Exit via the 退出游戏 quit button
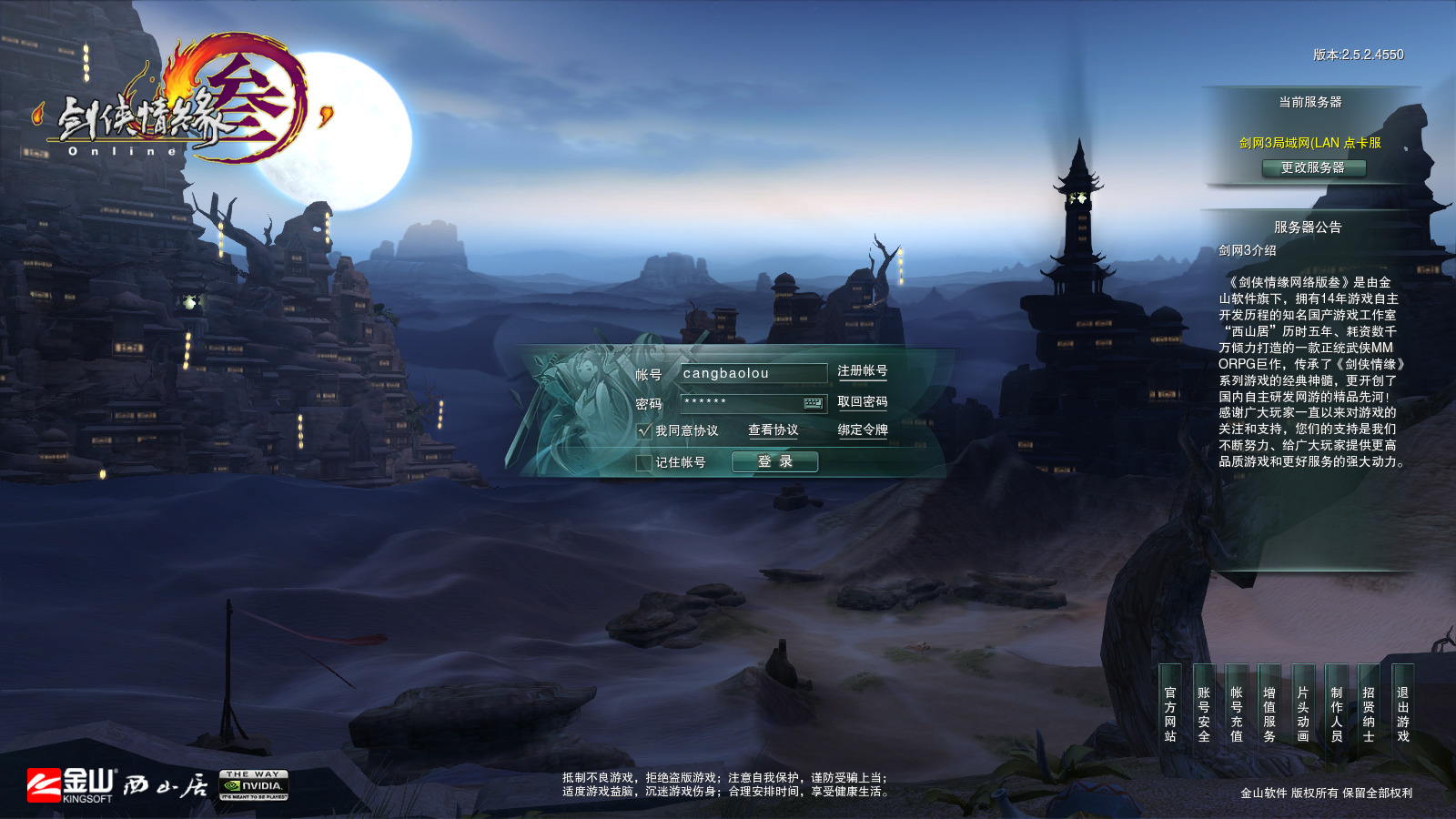1456x819 pixels. tap(1402, 714)
